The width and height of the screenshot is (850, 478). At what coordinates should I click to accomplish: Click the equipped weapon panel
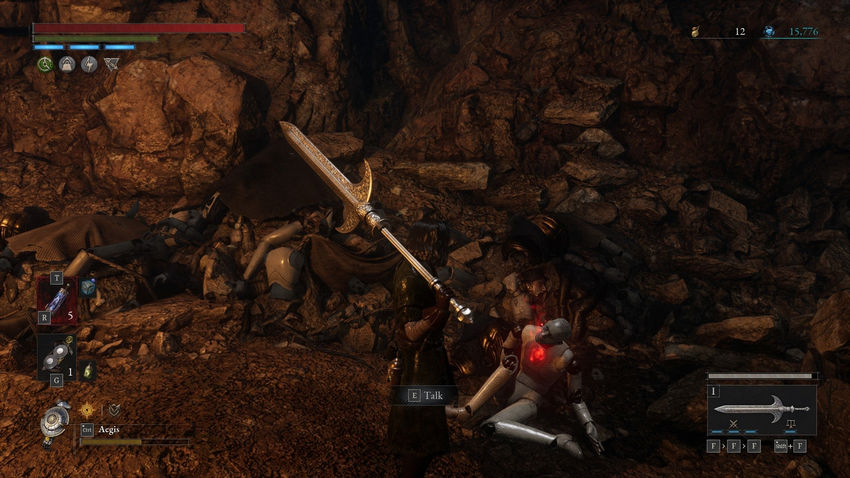(762, 408)
